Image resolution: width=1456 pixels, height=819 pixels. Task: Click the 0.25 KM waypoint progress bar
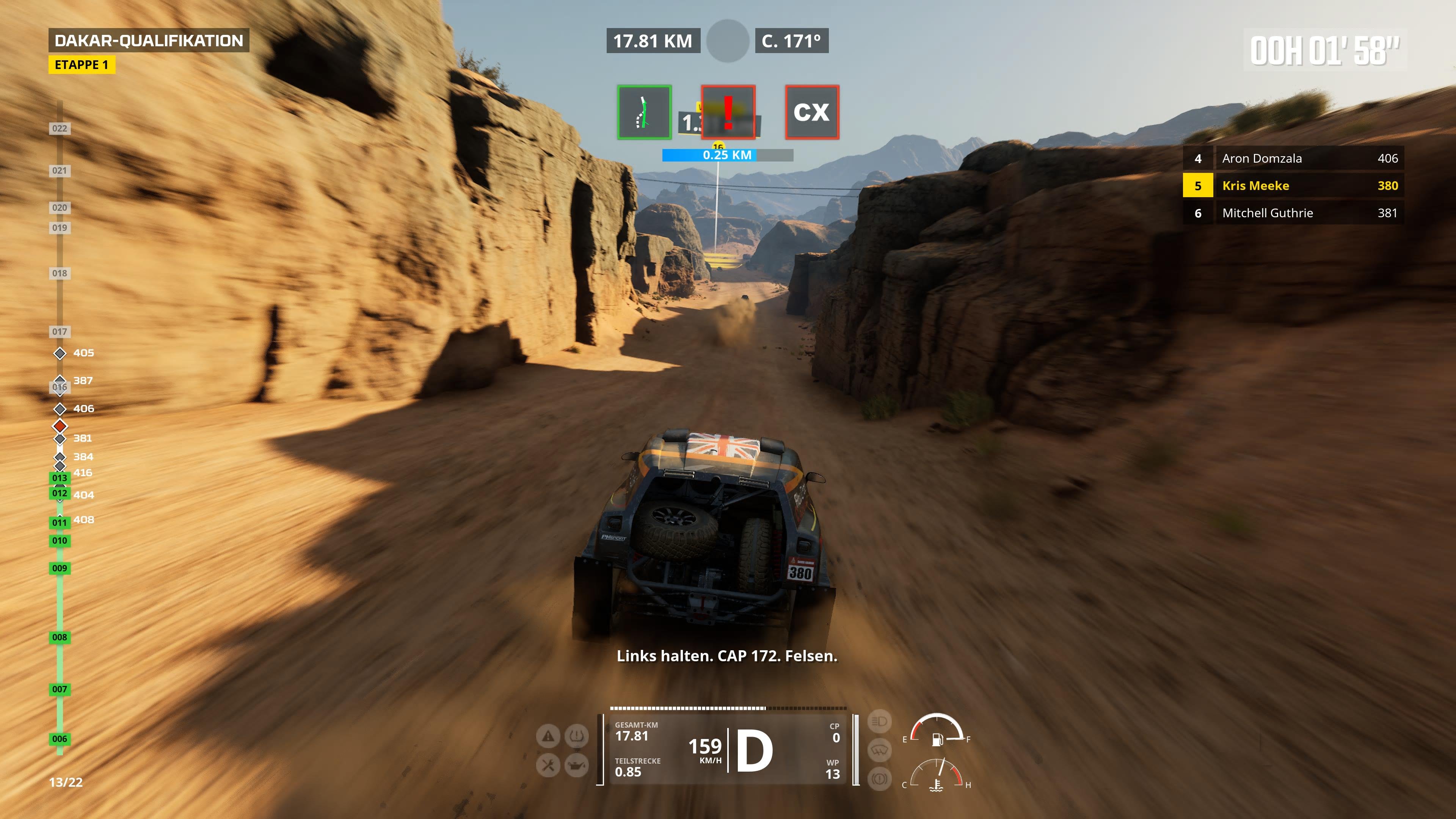[x=727, y=155]
